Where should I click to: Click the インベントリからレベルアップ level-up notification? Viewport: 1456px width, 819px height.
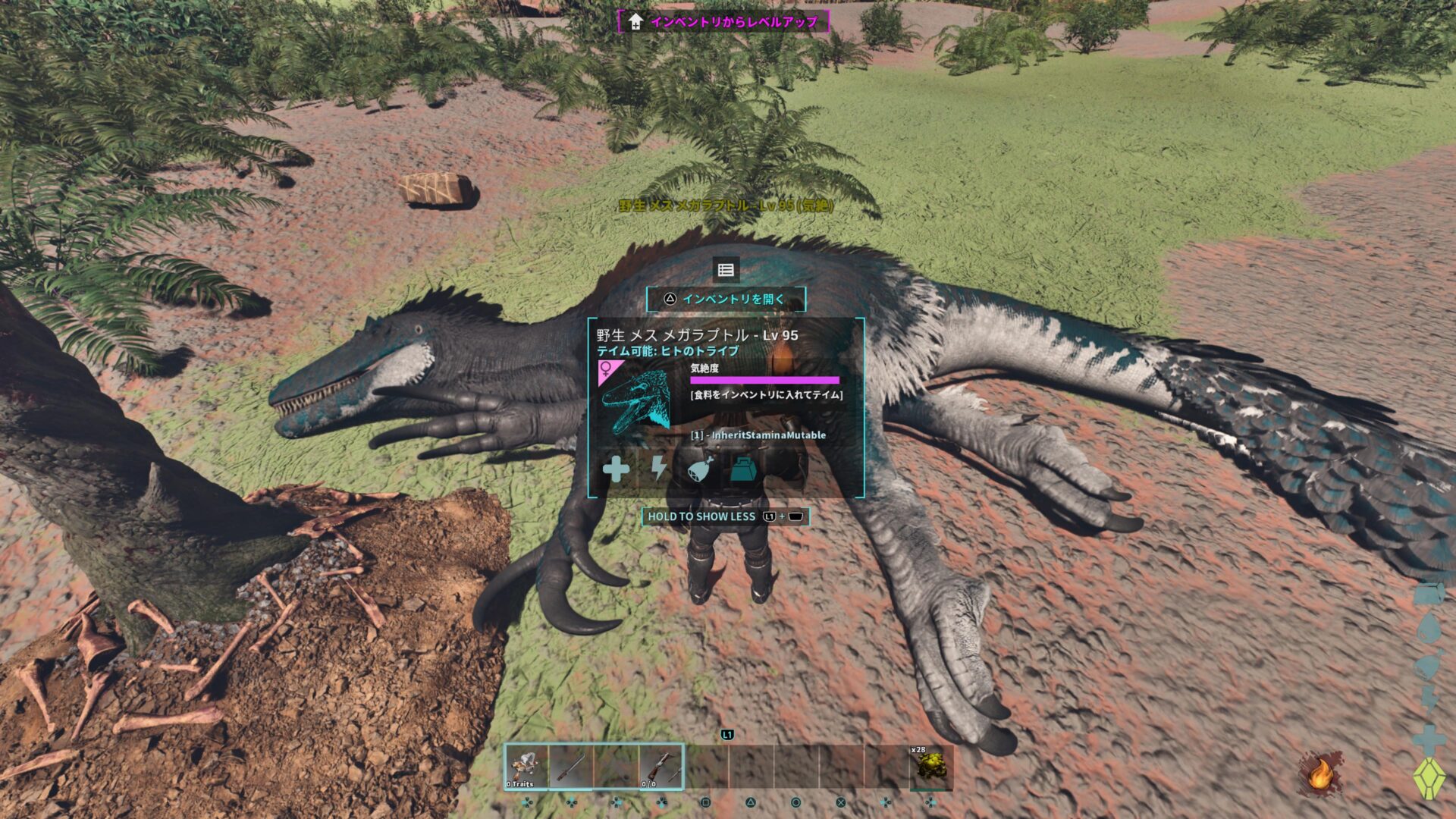(x=724, y=21)
